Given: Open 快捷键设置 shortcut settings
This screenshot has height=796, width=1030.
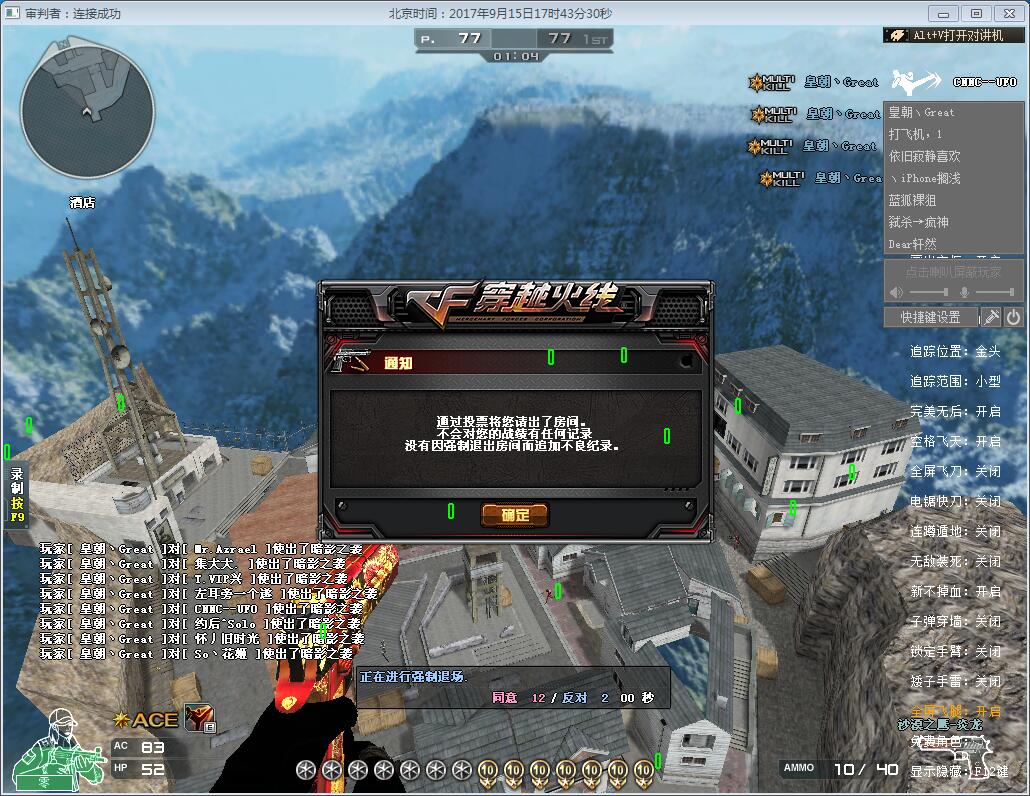Looking at the screenshot, I should point(930,317).
